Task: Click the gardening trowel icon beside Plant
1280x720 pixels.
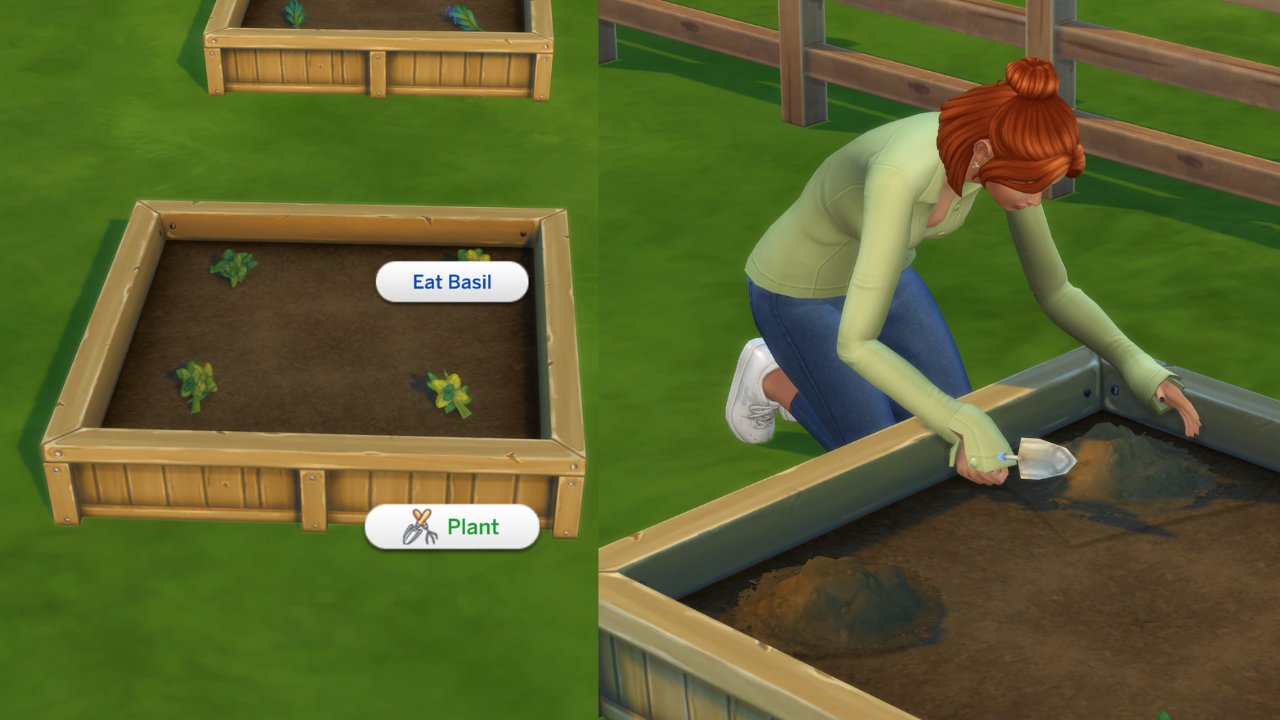Action: click(x=421, y=527)
